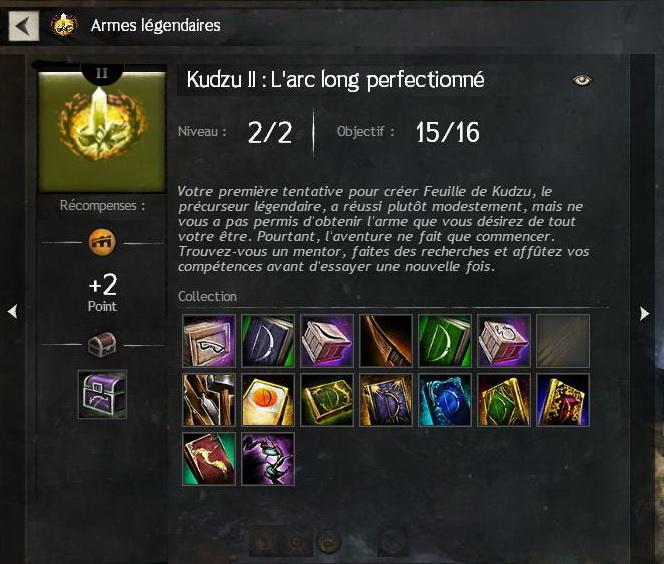
Task: Toggle the eye watch icon for Kudzu II
Action: [582, 80]
